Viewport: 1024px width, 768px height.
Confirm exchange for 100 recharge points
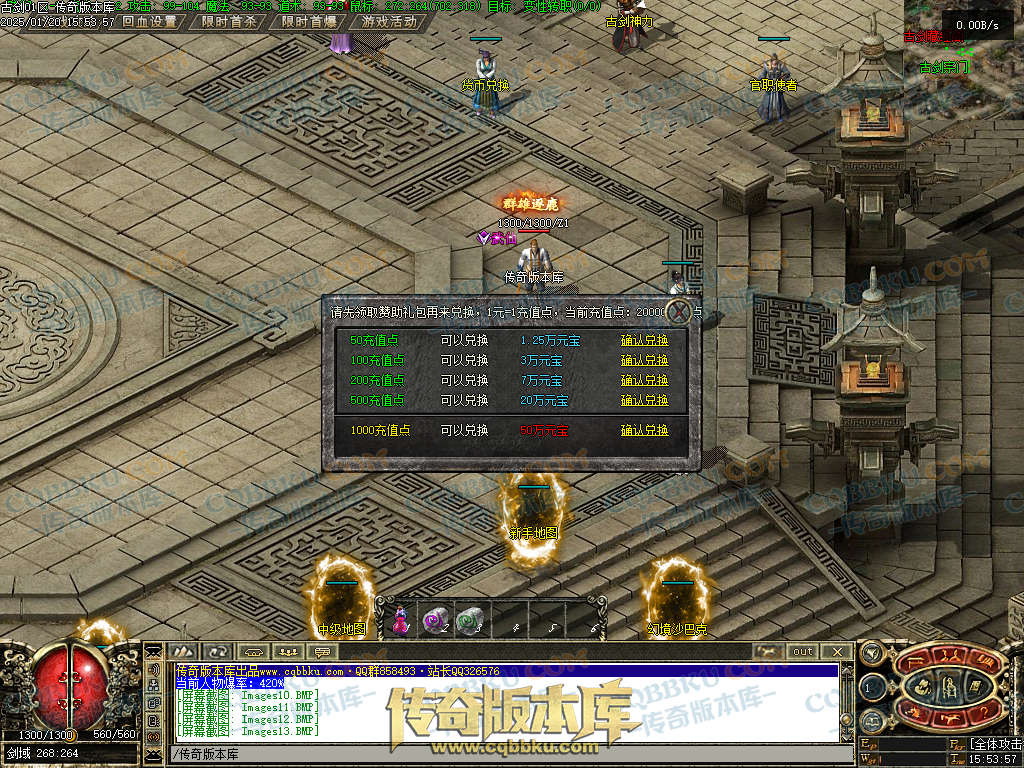[644, 361]
